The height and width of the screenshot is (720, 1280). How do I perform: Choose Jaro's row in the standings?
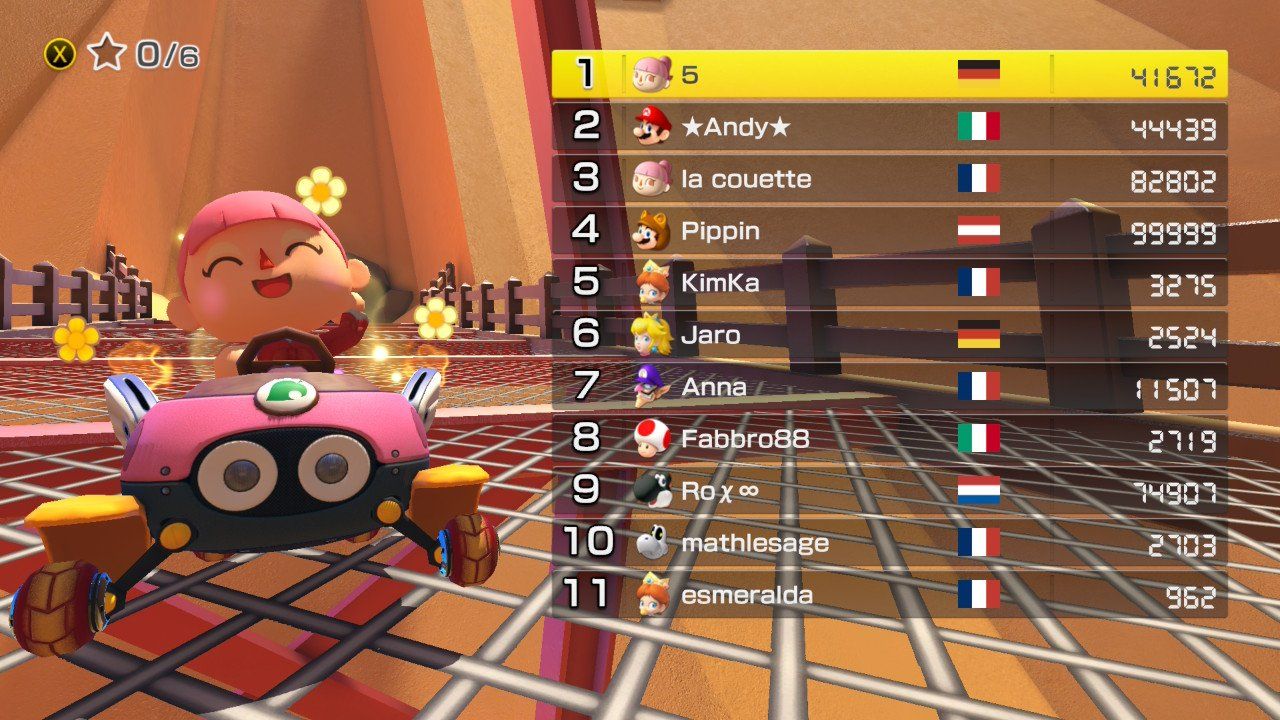click(889, 335)
